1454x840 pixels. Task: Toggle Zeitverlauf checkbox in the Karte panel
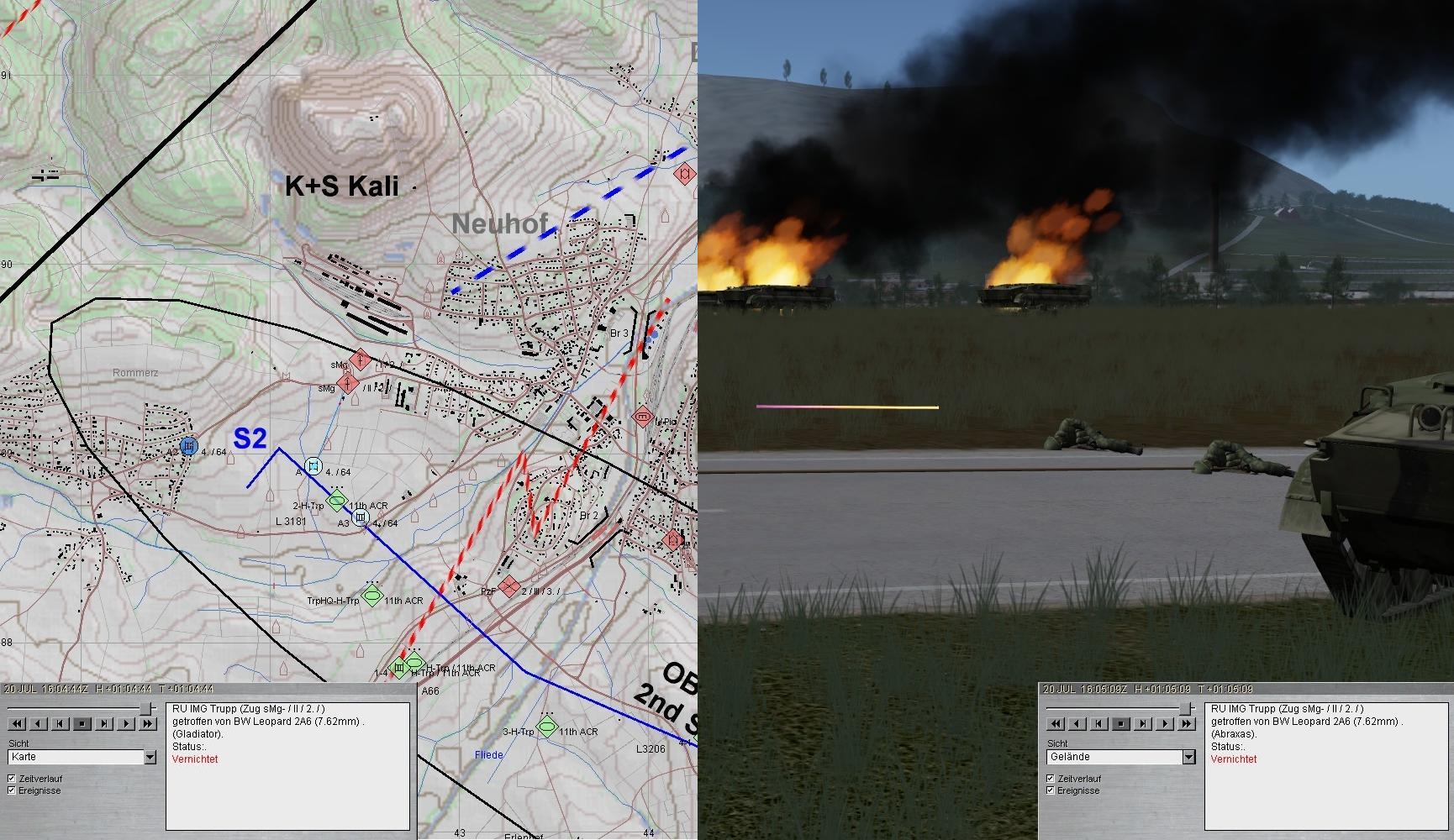[x=12, y=779]
